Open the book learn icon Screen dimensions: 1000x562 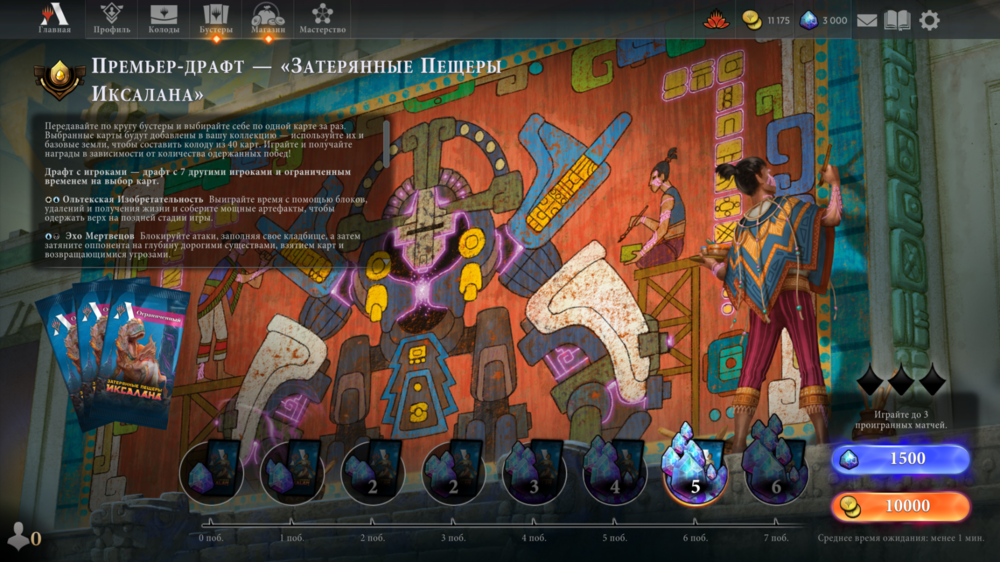point(897,20)
